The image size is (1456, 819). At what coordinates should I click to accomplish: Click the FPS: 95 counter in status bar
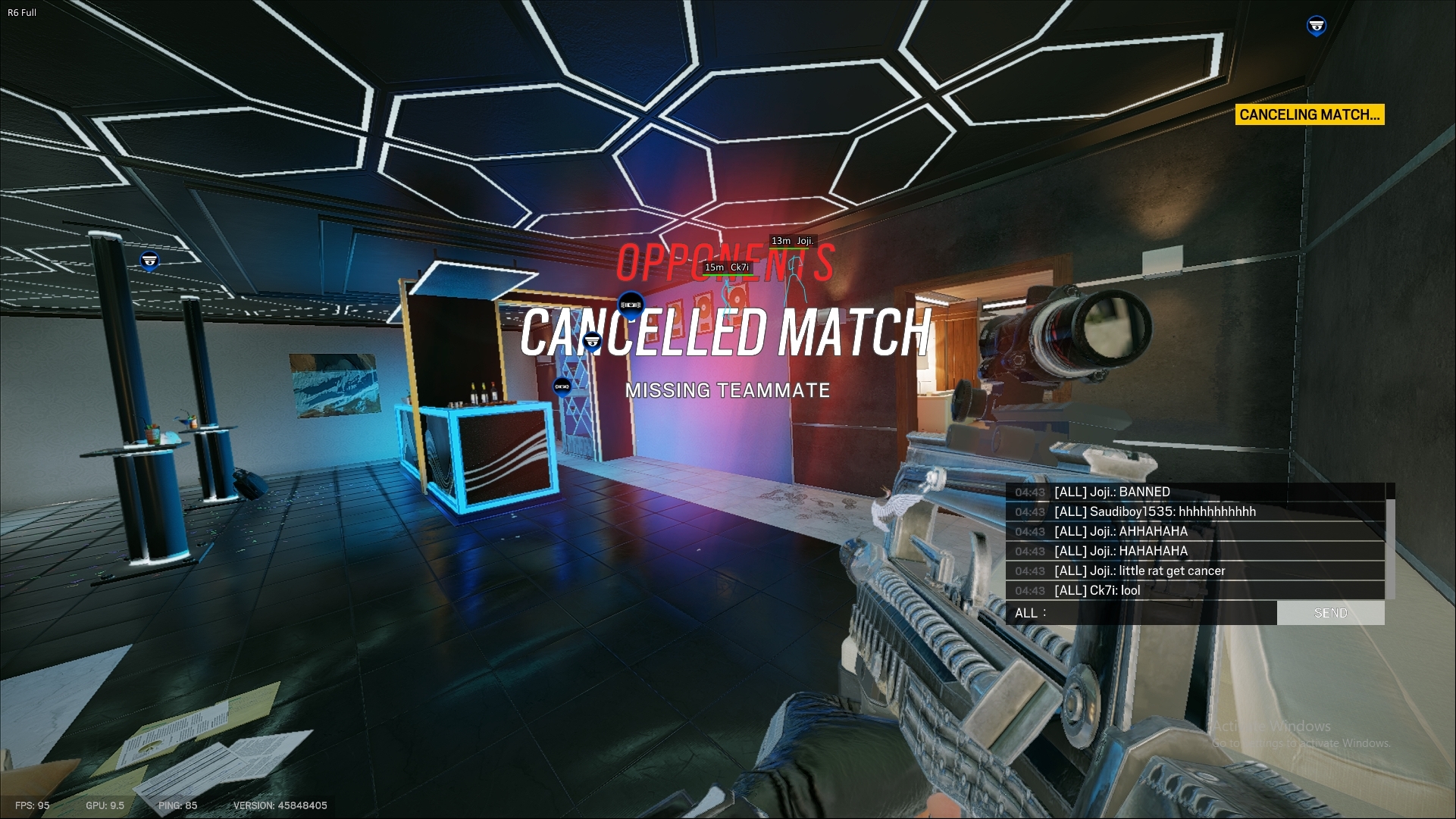(x=32, y=806)
